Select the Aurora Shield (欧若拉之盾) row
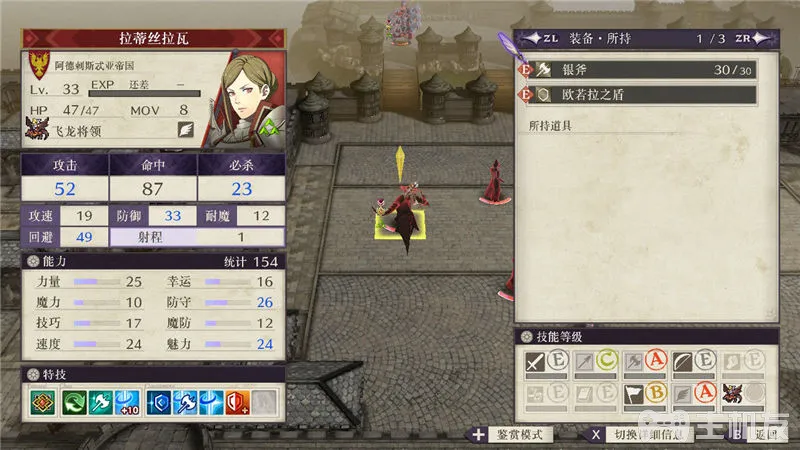800x450 pixels. pyautogui.click(x=640, y=96)
